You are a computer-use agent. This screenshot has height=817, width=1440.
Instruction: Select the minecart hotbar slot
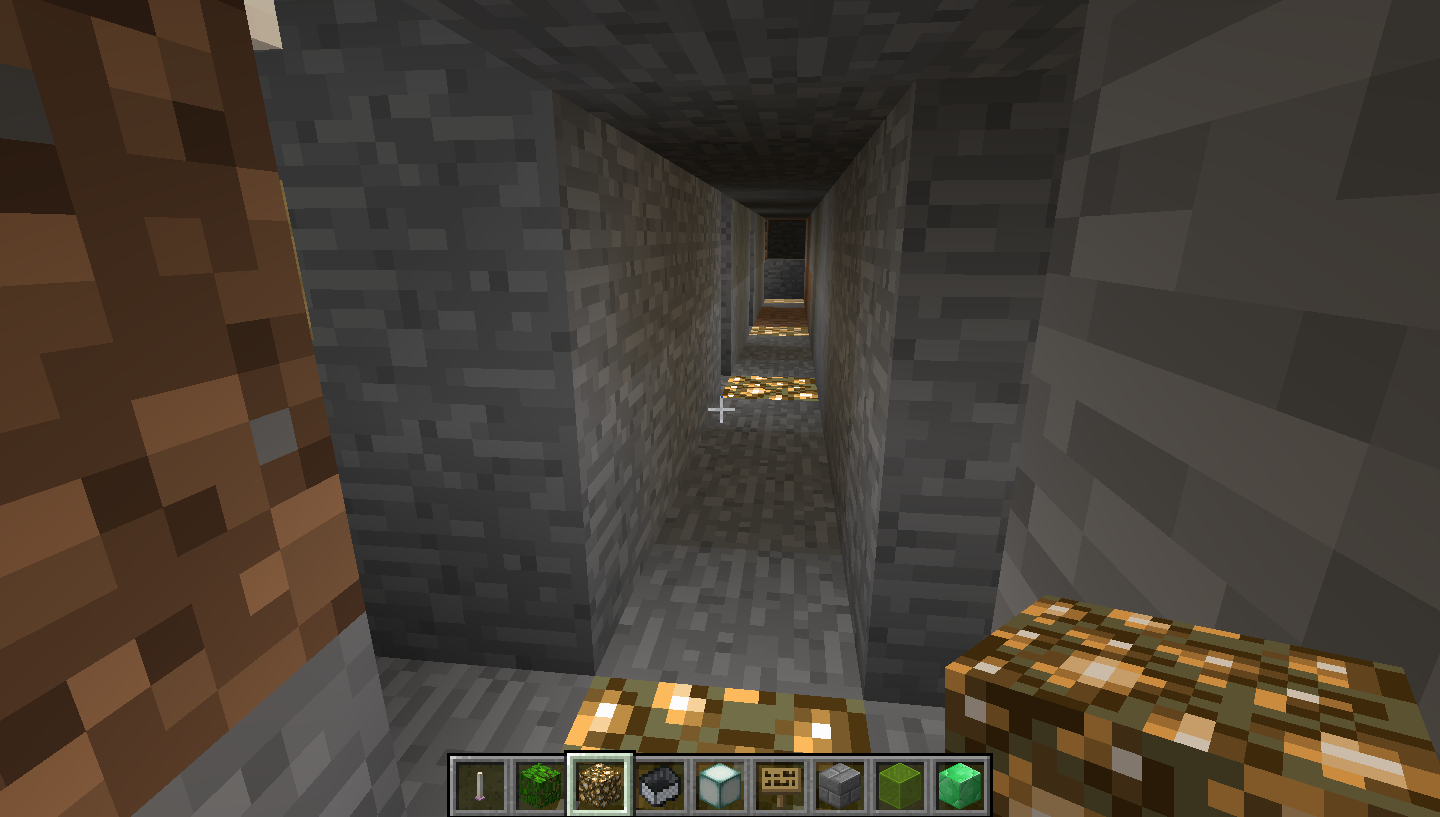(x=660, y=784)
